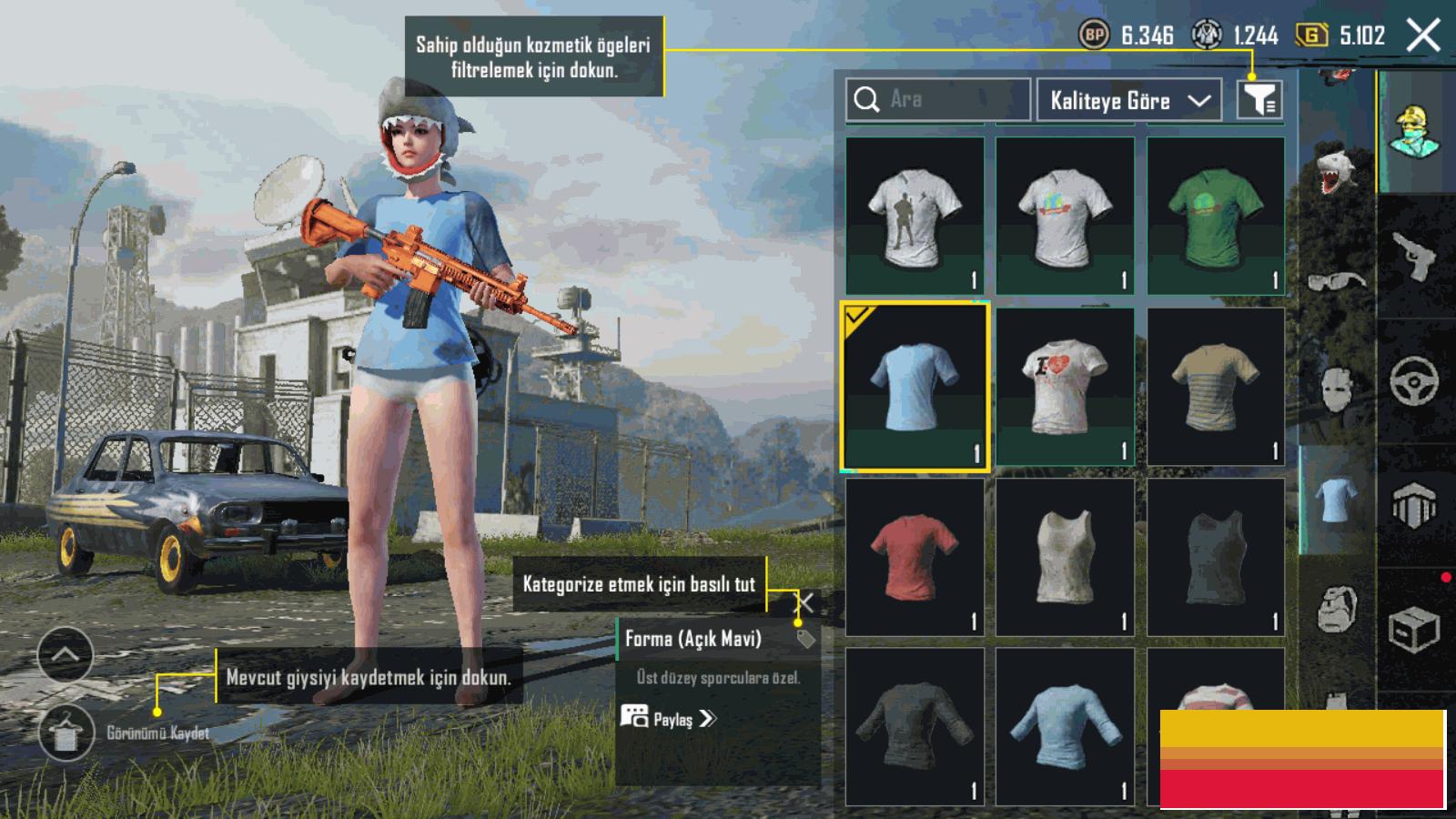Choose the green T-shirt

[1215, 216]
